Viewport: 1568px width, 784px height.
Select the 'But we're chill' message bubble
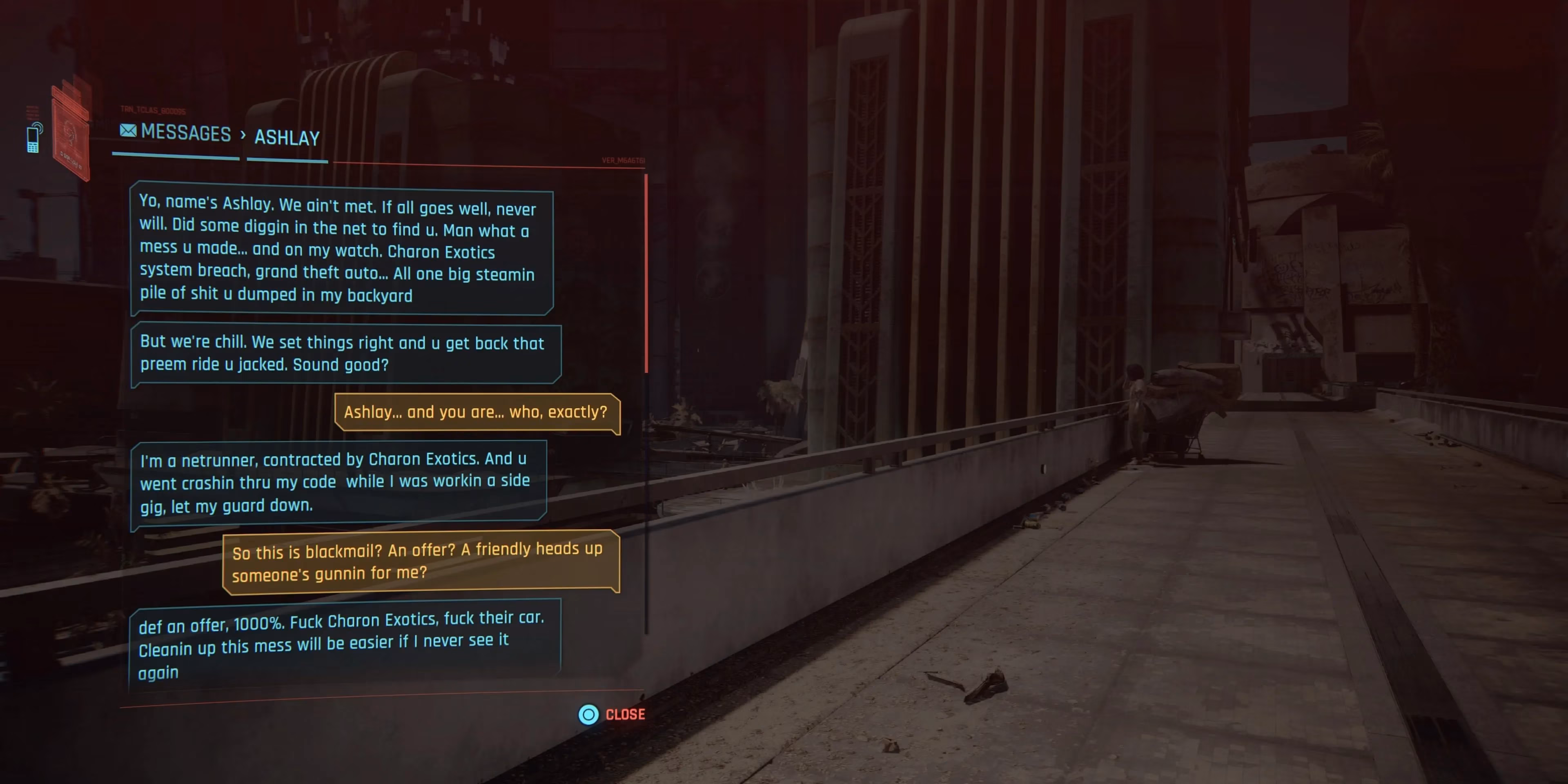coord(345,354)
